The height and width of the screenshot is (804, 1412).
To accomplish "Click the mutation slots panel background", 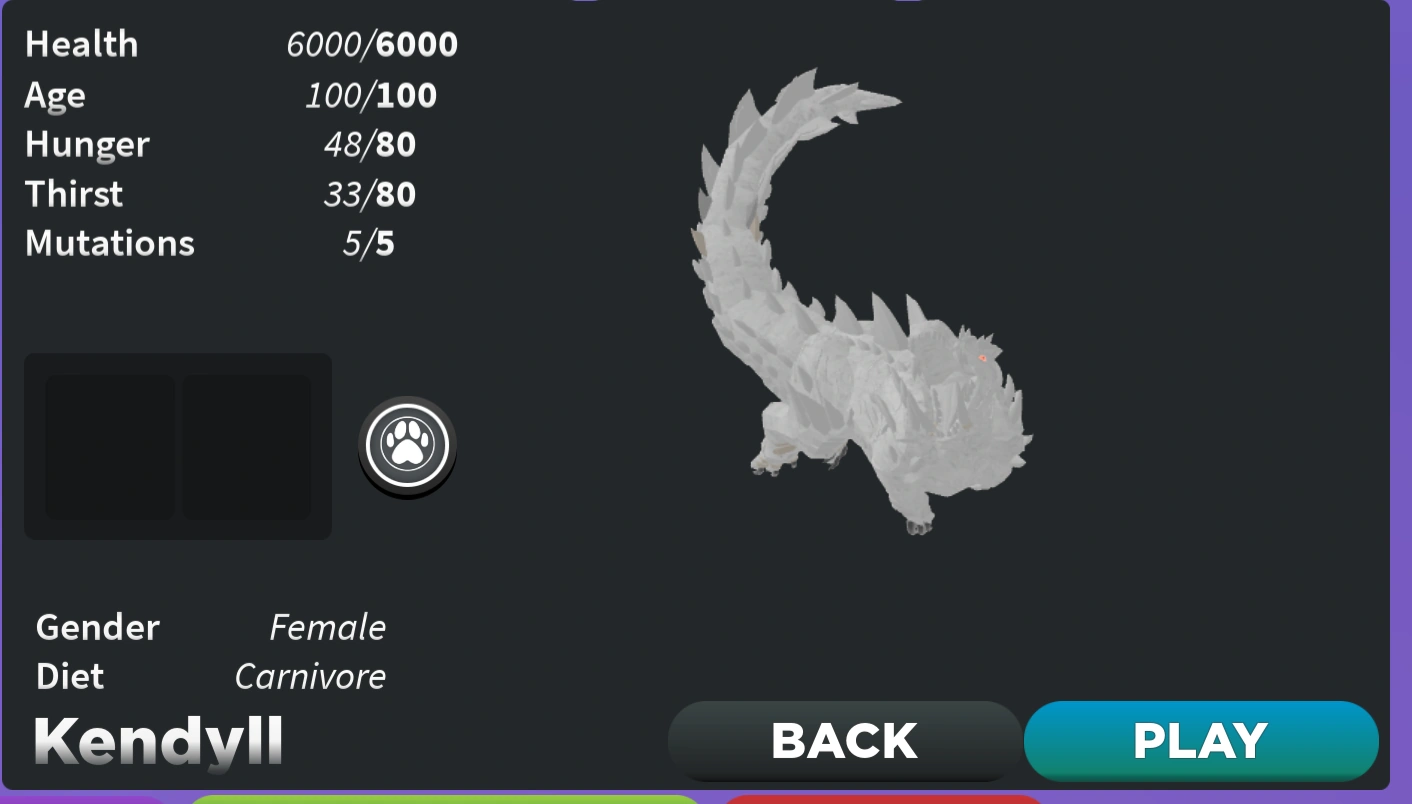I will (177, 446).
